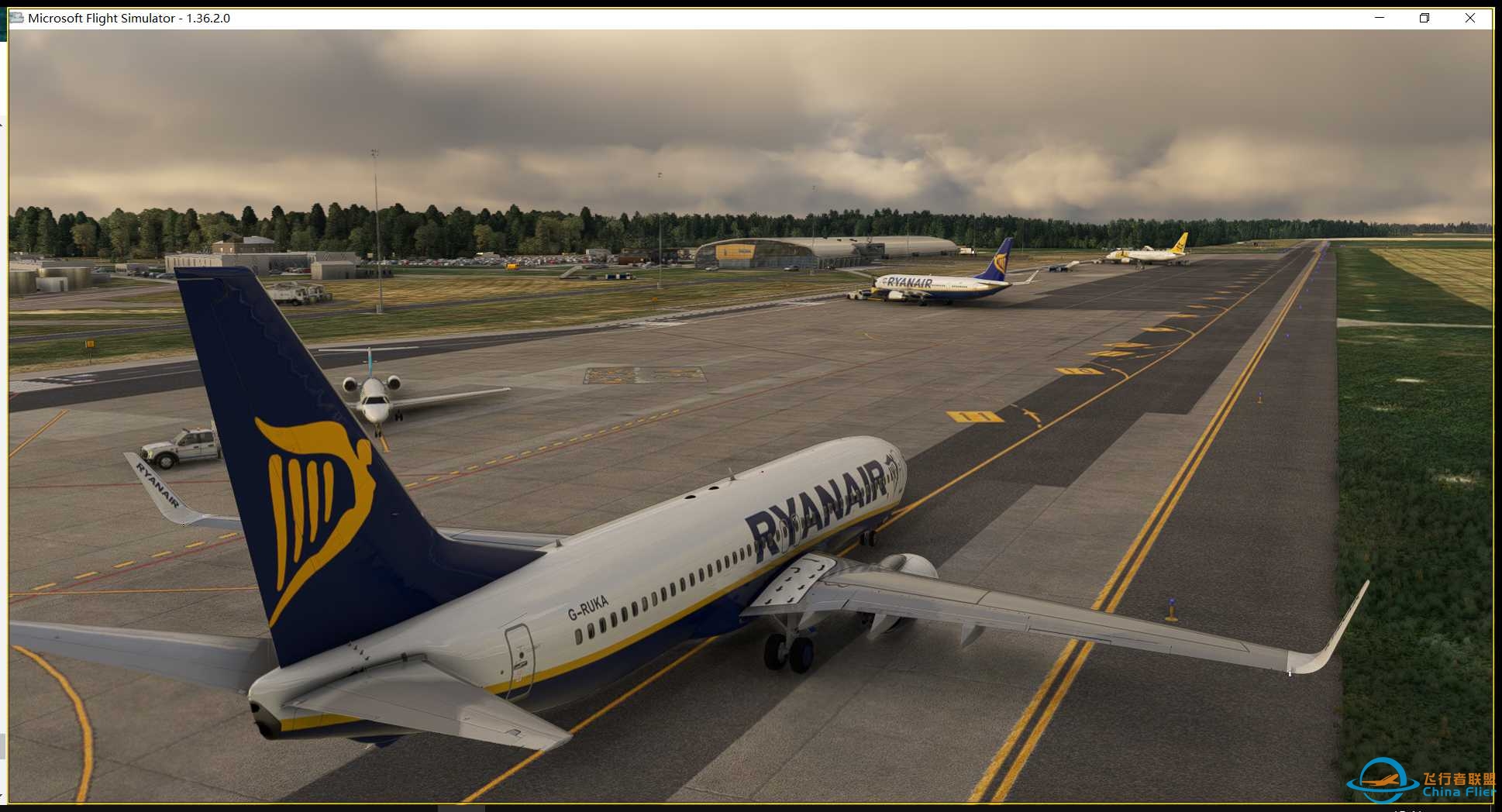Close the Microsoft Flight Simulator window
This screenshot has width=1502, height=812.
tap(1469, 18)
